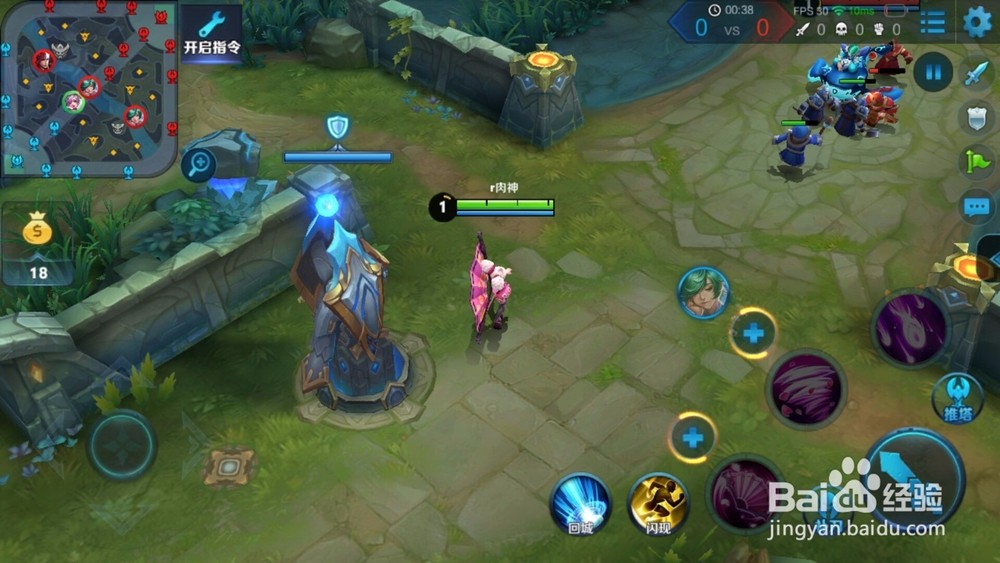Tap the magnifier zoom button beside the minimap
Image resolution: width=1000 pixels, height=563 pixels.
(200, 163)
